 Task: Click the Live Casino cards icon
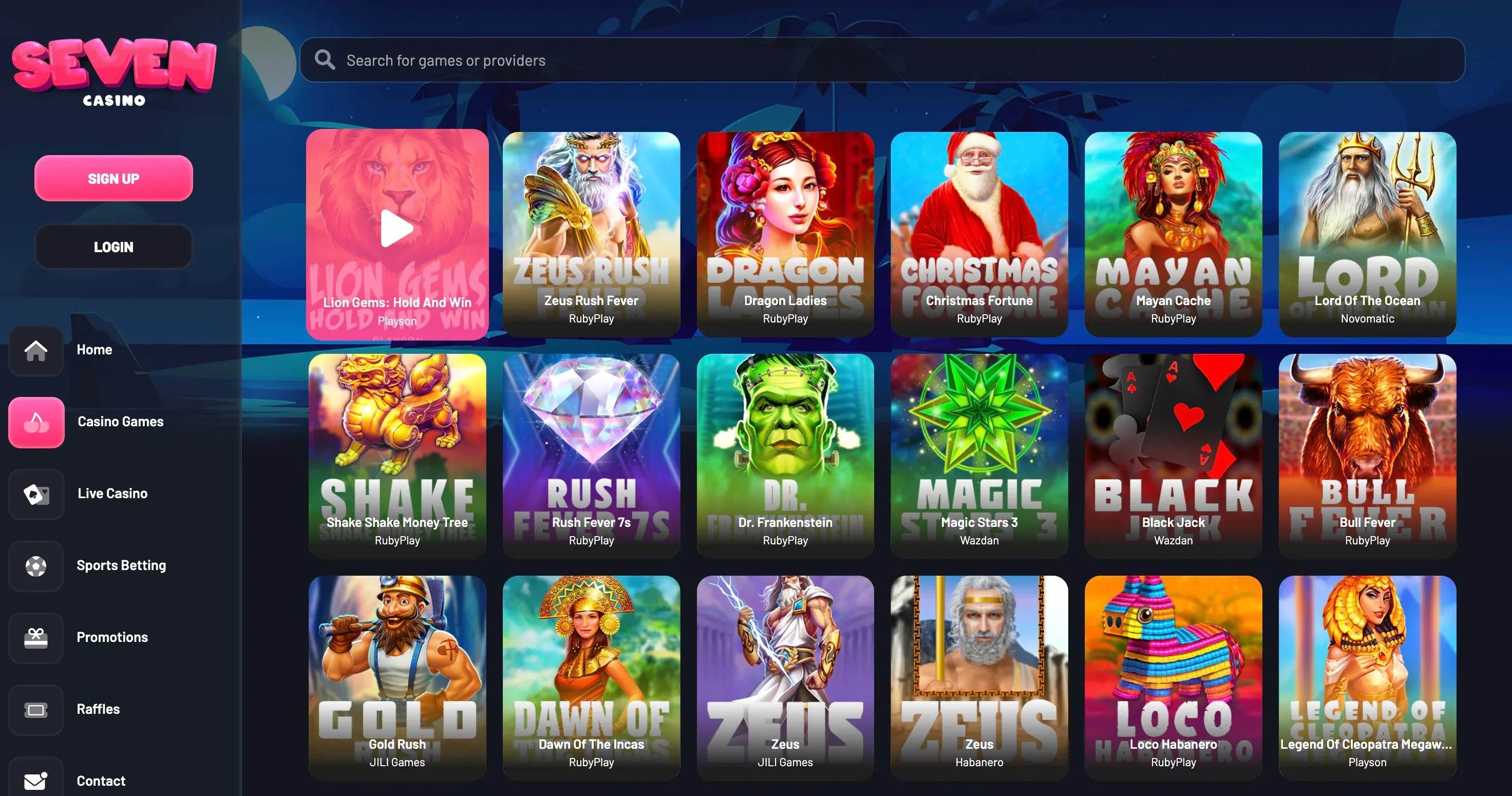36,494
